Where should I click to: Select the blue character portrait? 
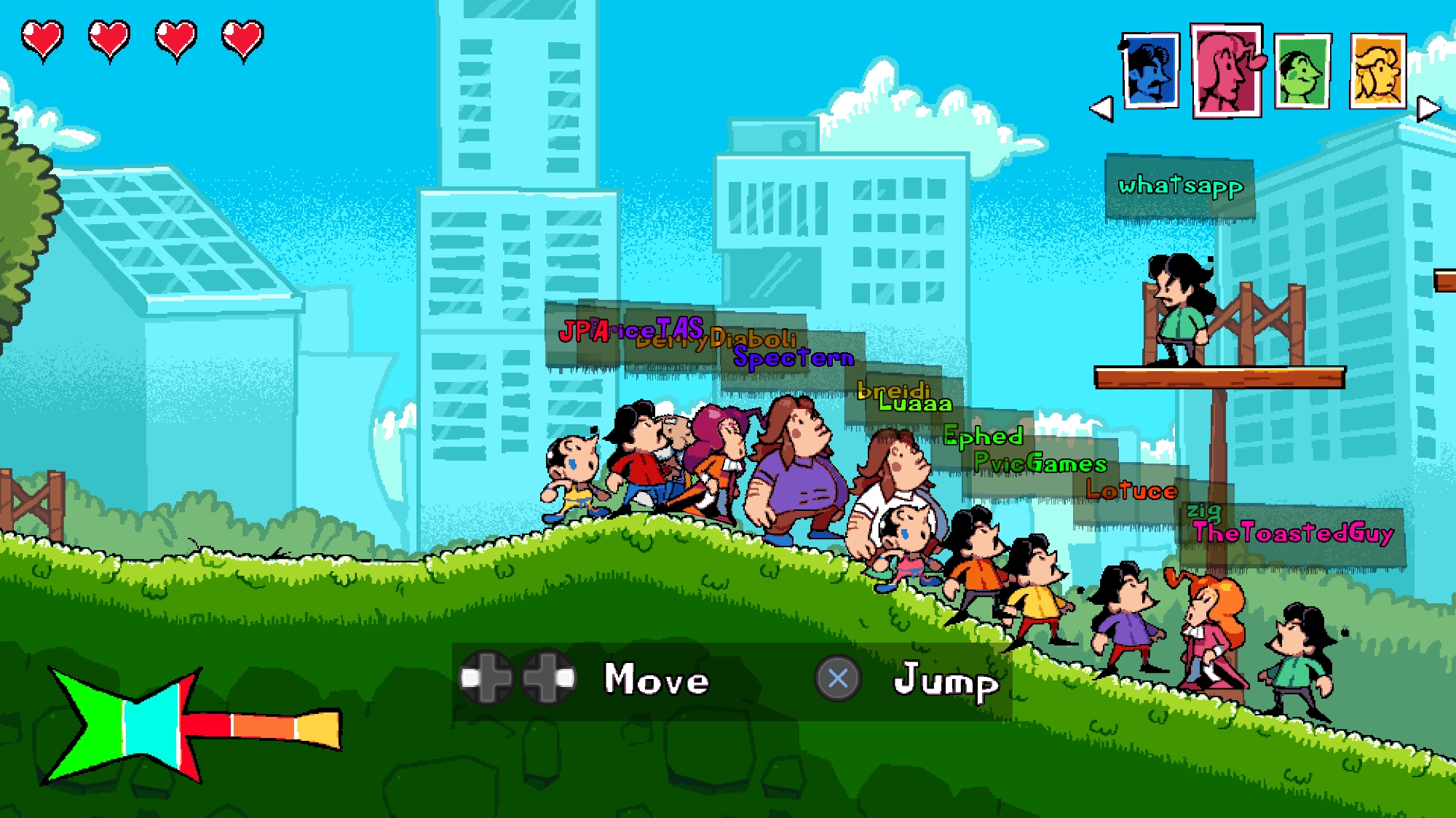pos(1150,71)
